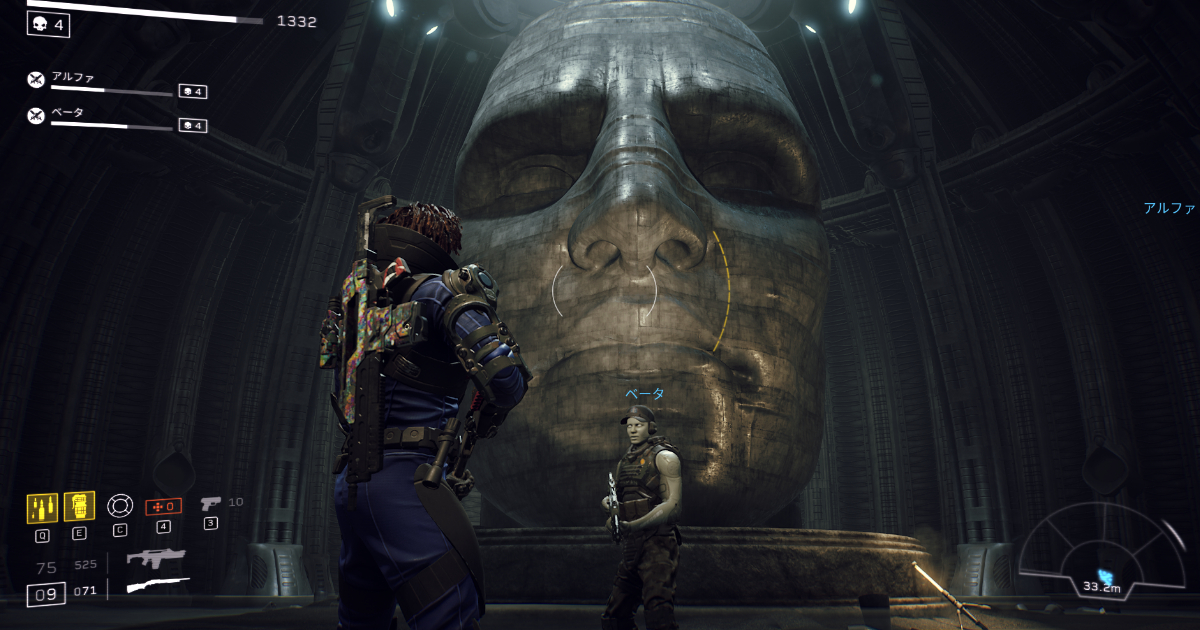The height and width of the screenshot is (630, 1200).
Task: Select the assault rifle weapon
Action: coord(156,559)
